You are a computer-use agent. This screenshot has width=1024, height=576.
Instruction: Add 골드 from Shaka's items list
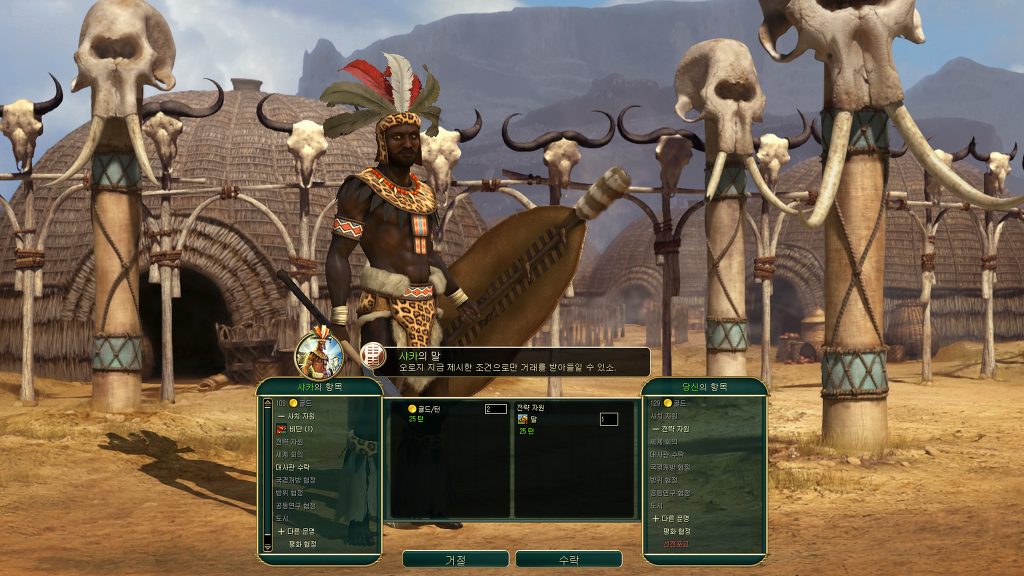pos(297,402)
